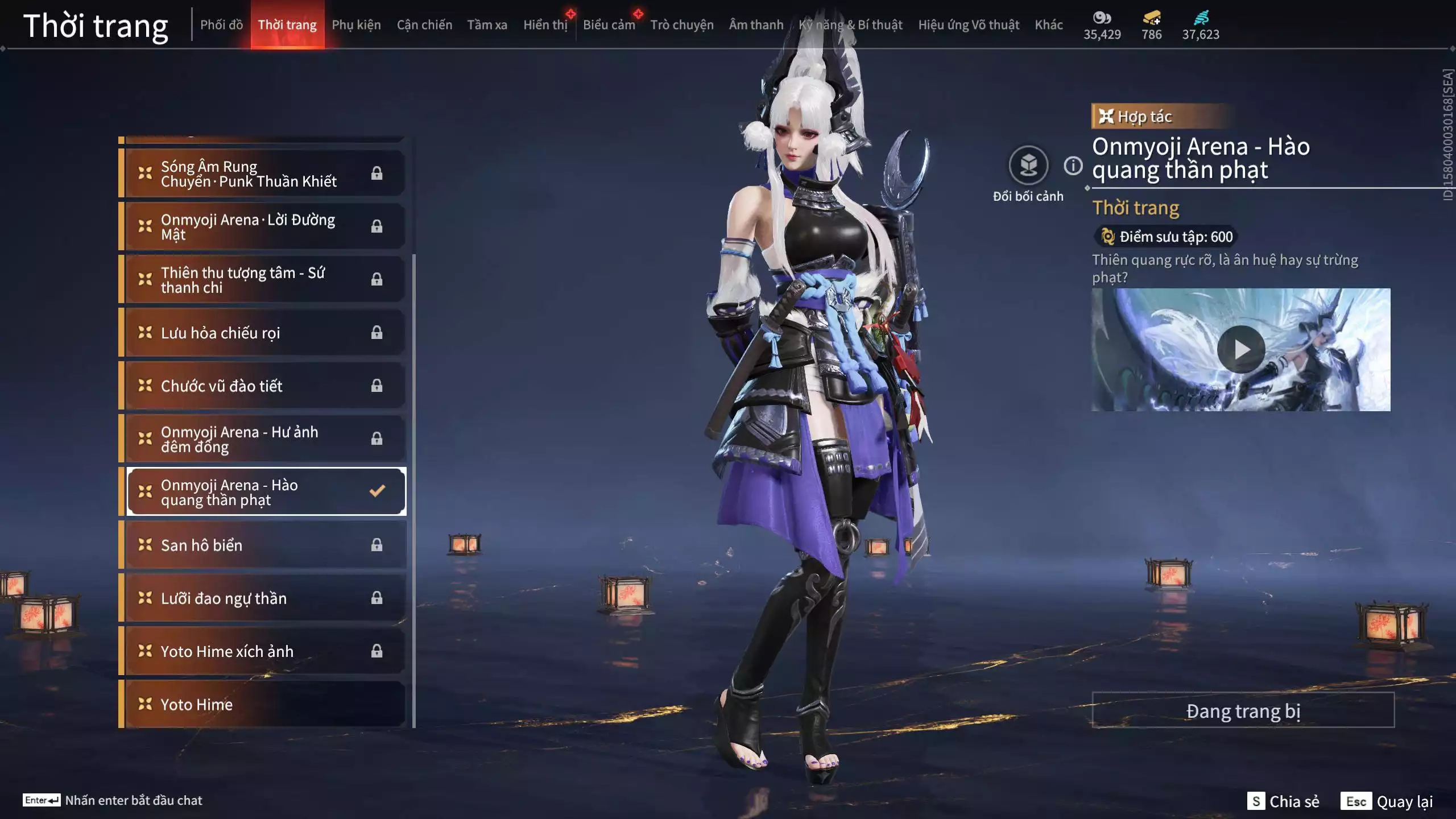The image size is (1456, 819).
Task: Click Quay lại to go back
Action: pos(1387,801)
